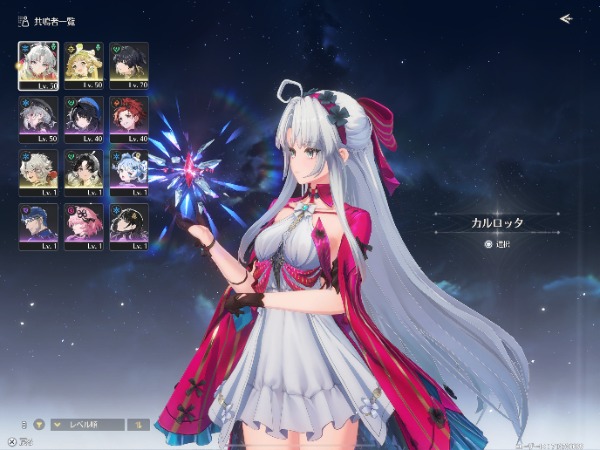Screen dimensions: 600x450
Task: Choose the red-haired Lv. 40 character
Action: (x=129, y=118)
